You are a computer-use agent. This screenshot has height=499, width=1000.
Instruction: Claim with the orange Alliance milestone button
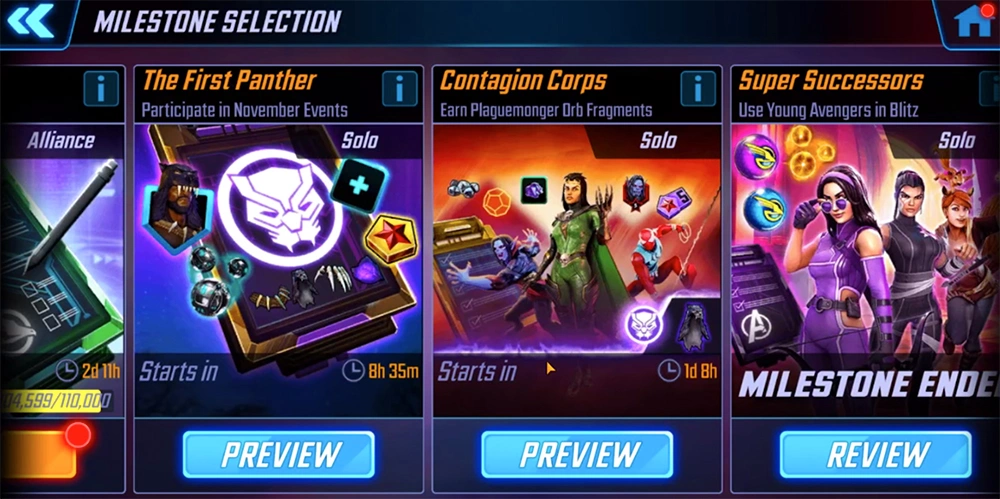(x=38, y=455)
